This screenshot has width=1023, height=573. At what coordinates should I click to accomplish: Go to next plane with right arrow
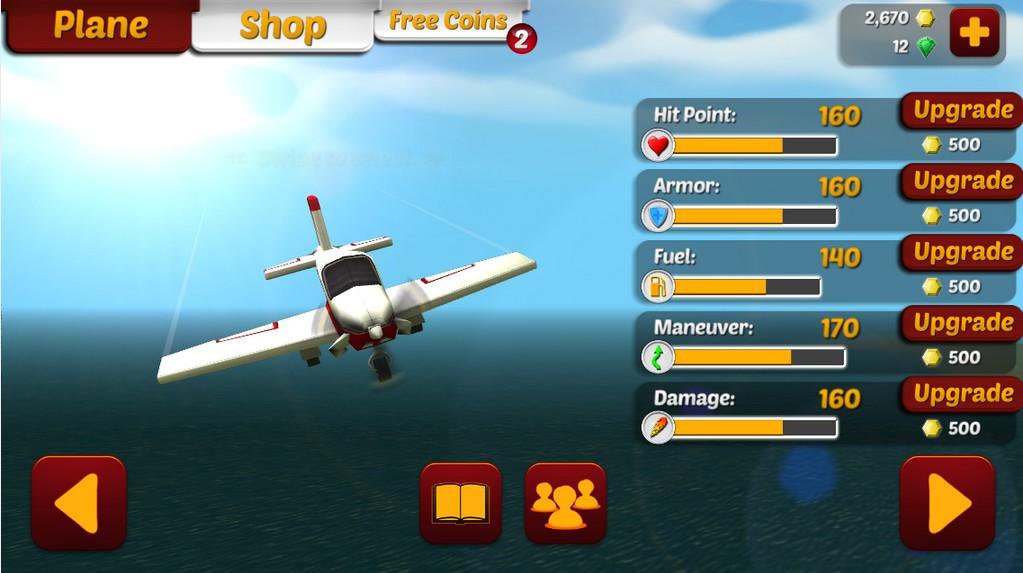pos(946,503)
